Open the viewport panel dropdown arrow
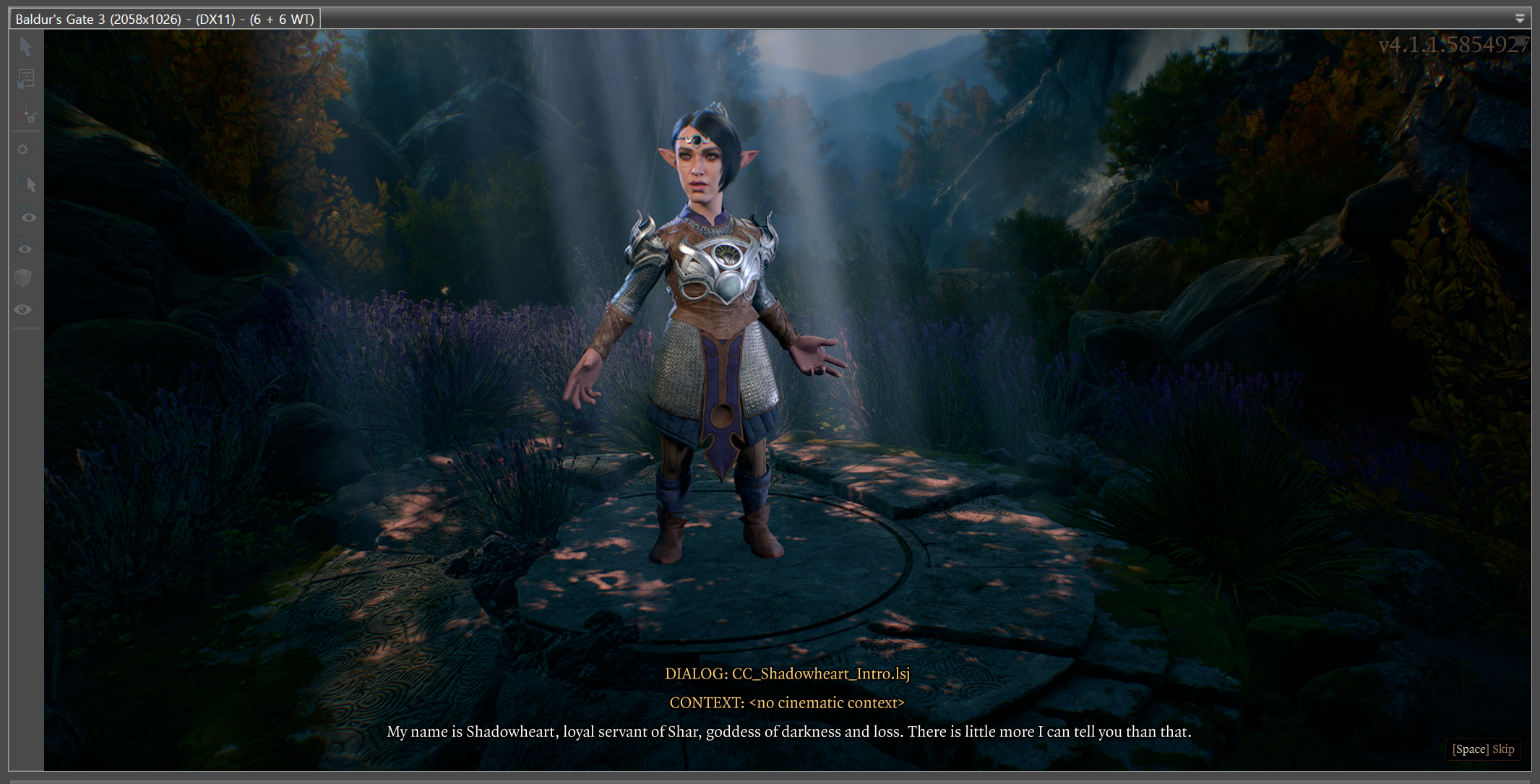Image resolution: width=1540 pixels, height=784 pixels. point(1519,19)
